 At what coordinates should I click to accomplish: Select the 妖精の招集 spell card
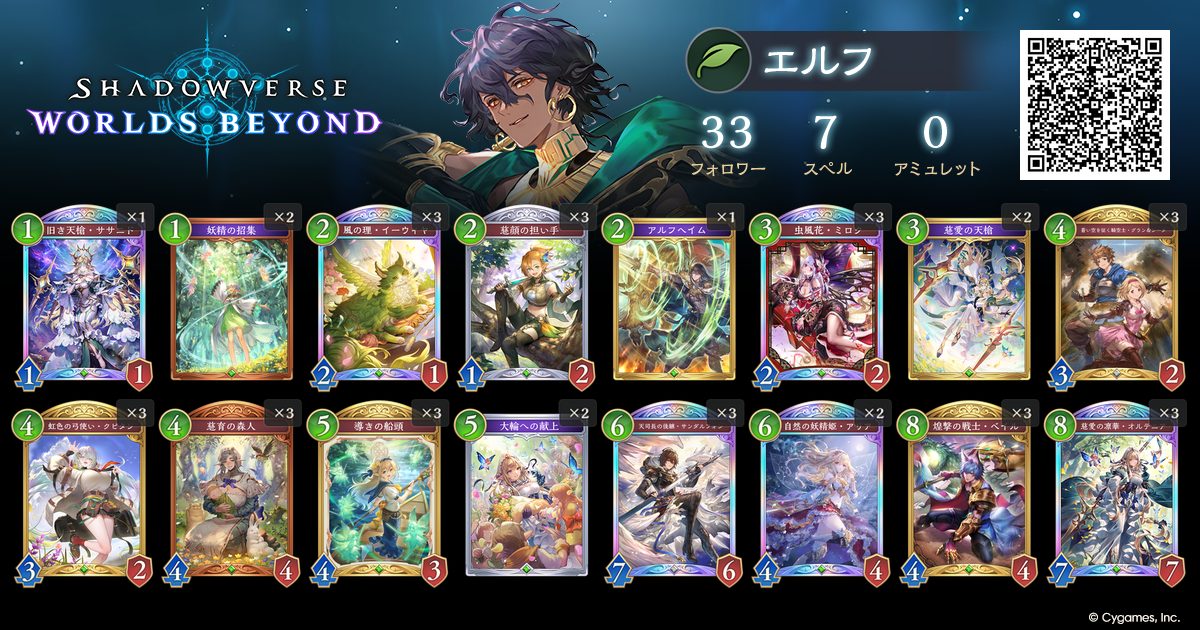232,295
